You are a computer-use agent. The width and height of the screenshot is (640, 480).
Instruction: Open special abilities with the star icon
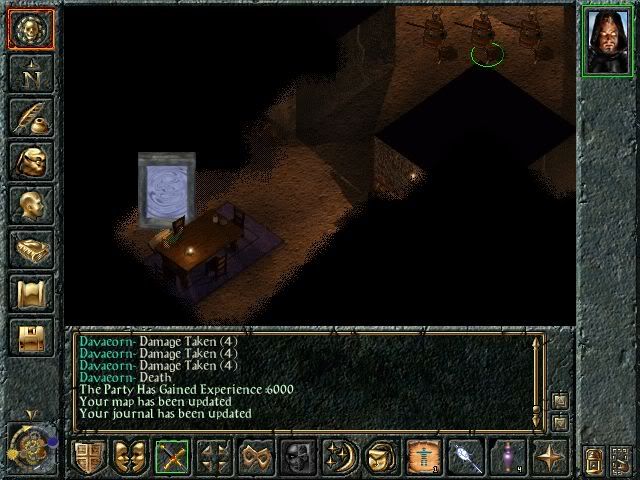tap(548, 456)
